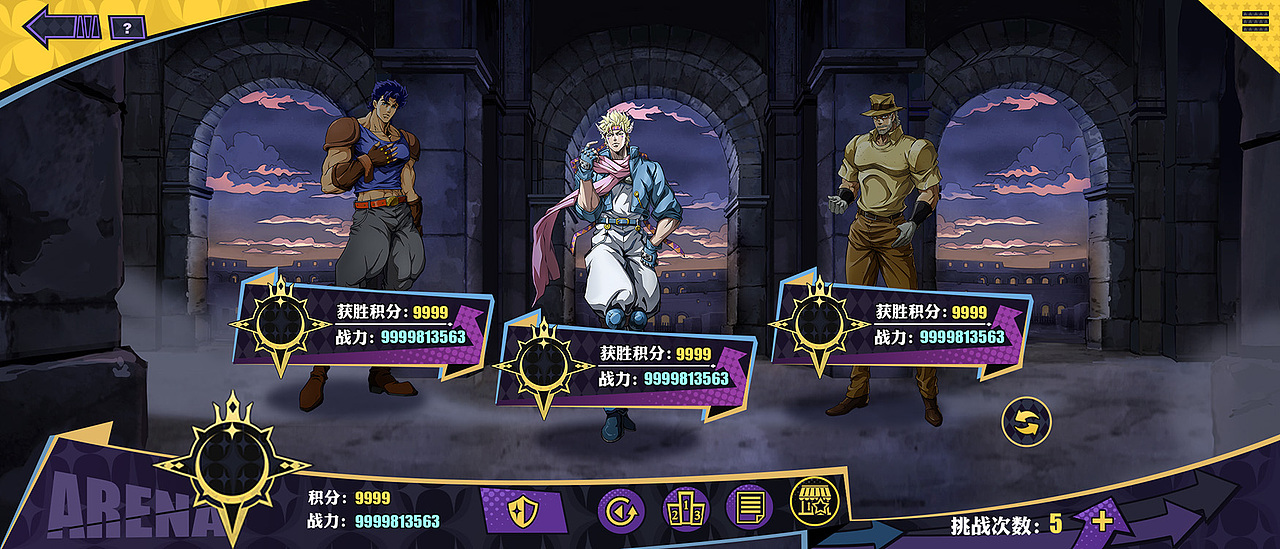Add challenge attempts with the plus button
Screen dimensions: 1280x549
[x=1102, y=521]
